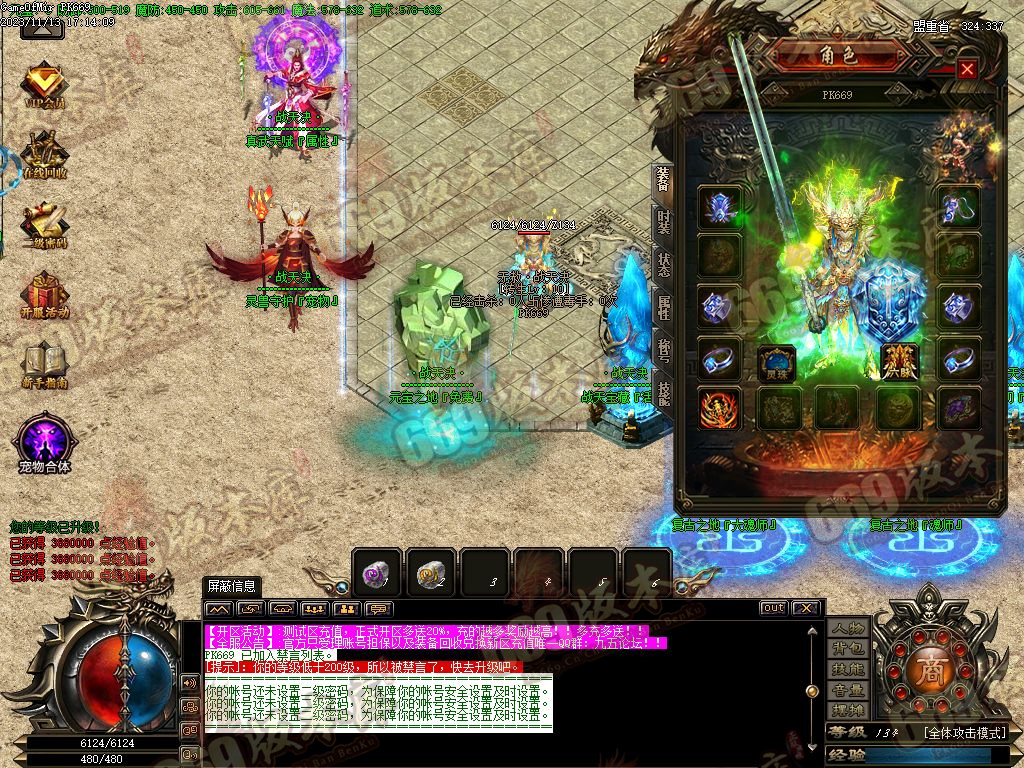Close the 角色 character panel
The height and width of the screenshot is (768, 1024).
tap(966, 69)
